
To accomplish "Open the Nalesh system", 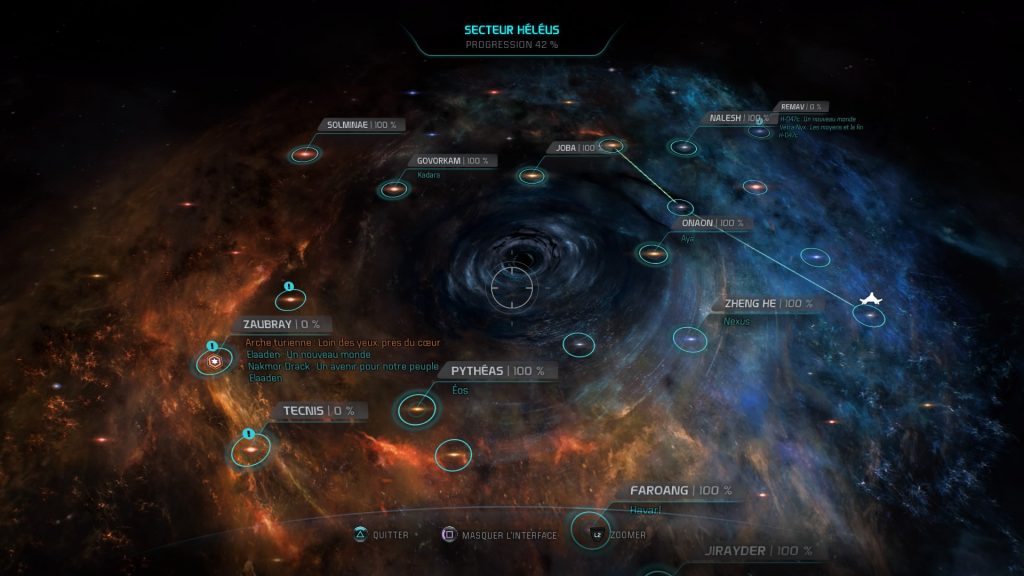I will (683, 147).
